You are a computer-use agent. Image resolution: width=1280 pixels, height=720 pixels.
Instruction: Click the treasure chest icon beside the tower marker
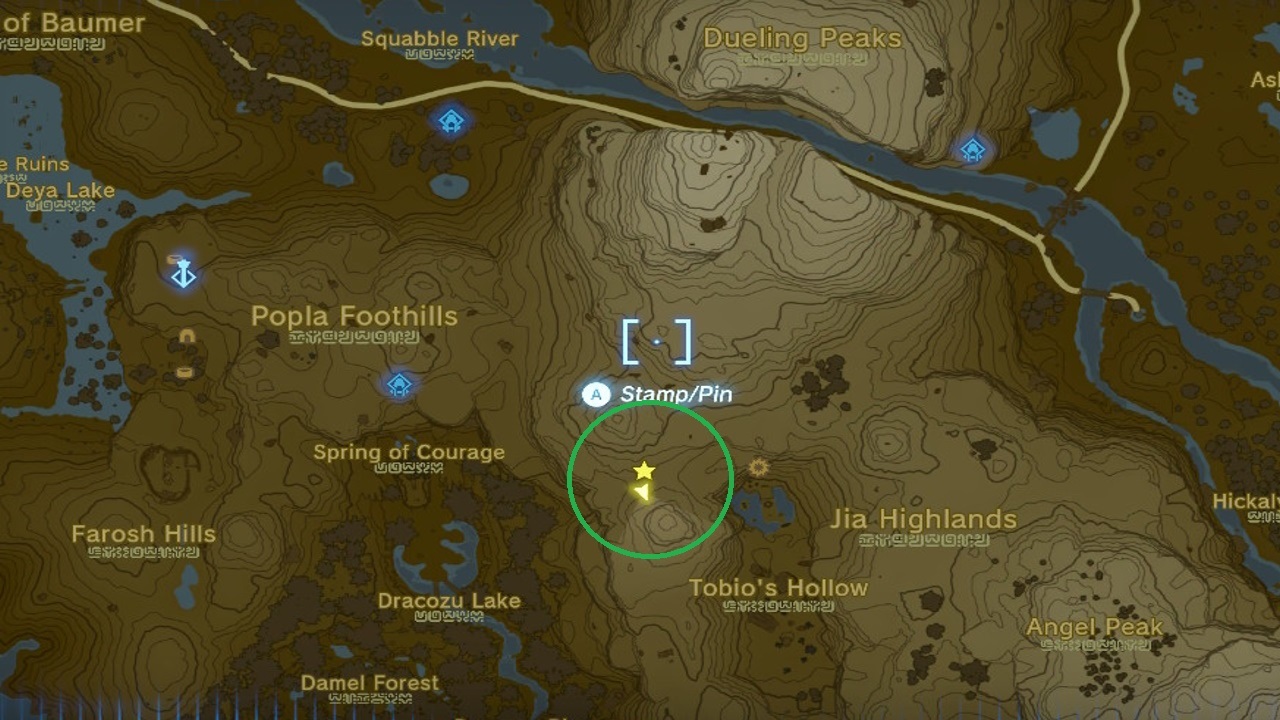click(174, 258)
